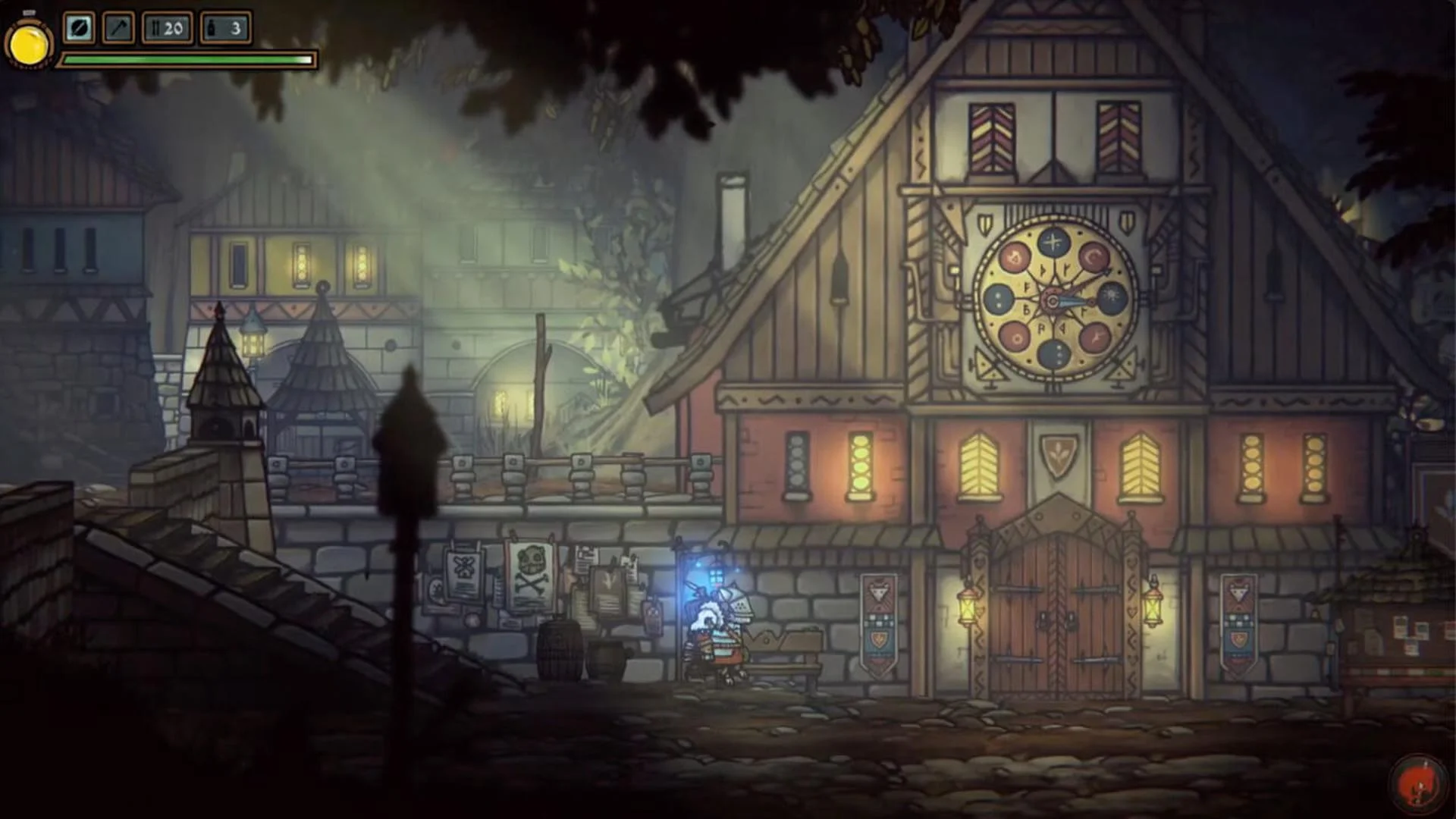Viewport: 1456px width, 819px height.
Task: Click the green health bar
Action: click(x=186, y=58)
